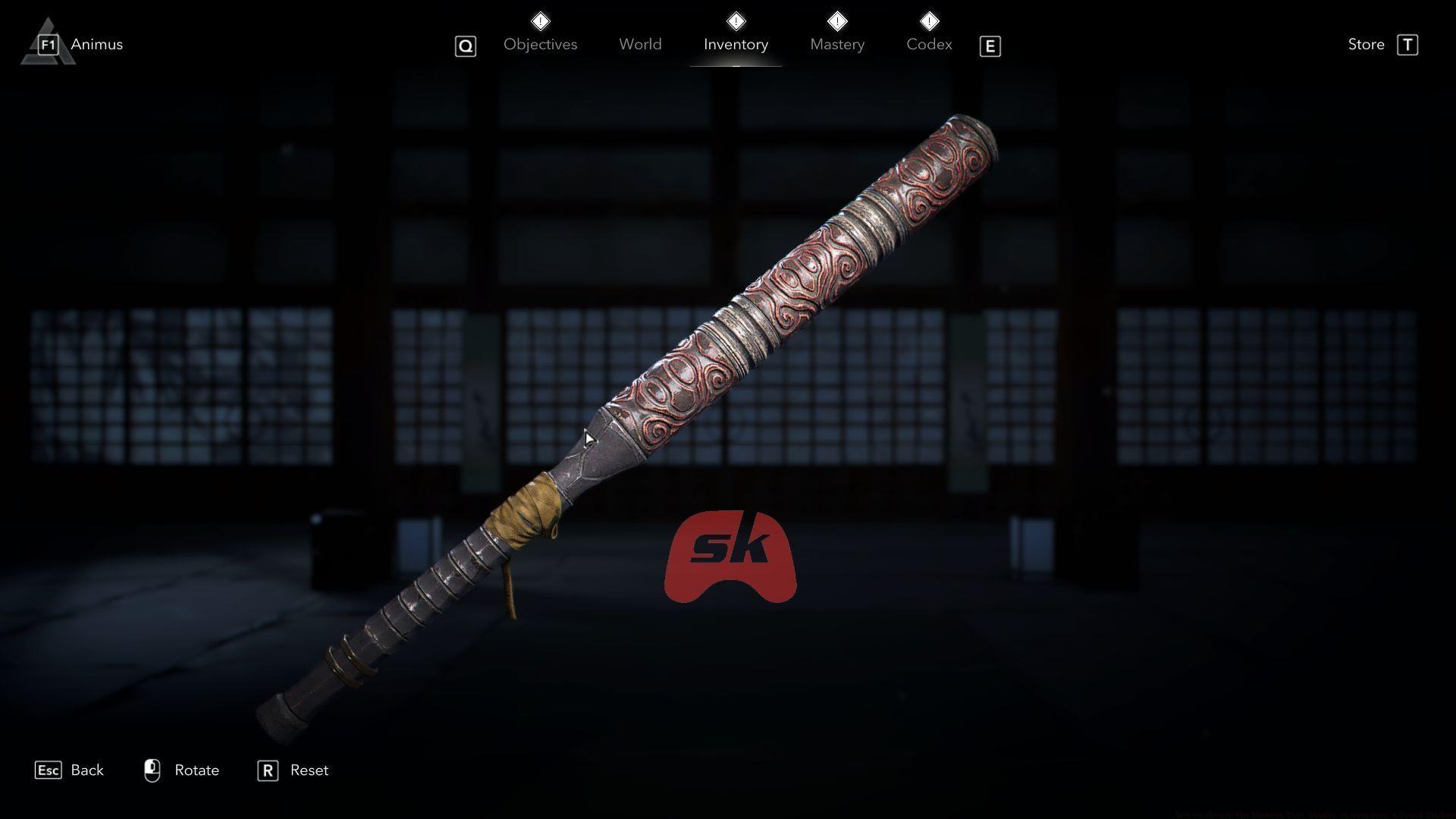Open the Animus menu
Viewport: 1456px width, 819px height.
click(x=96, y=44)
